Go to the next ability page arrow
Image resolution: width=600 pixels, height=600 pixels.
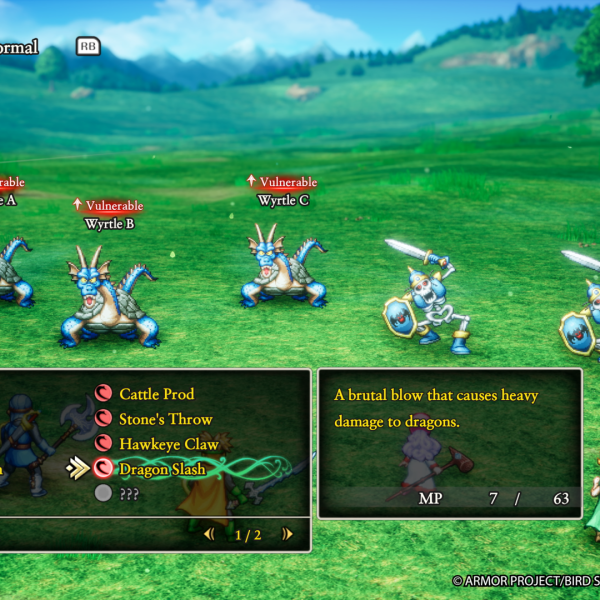coord(287,534)
